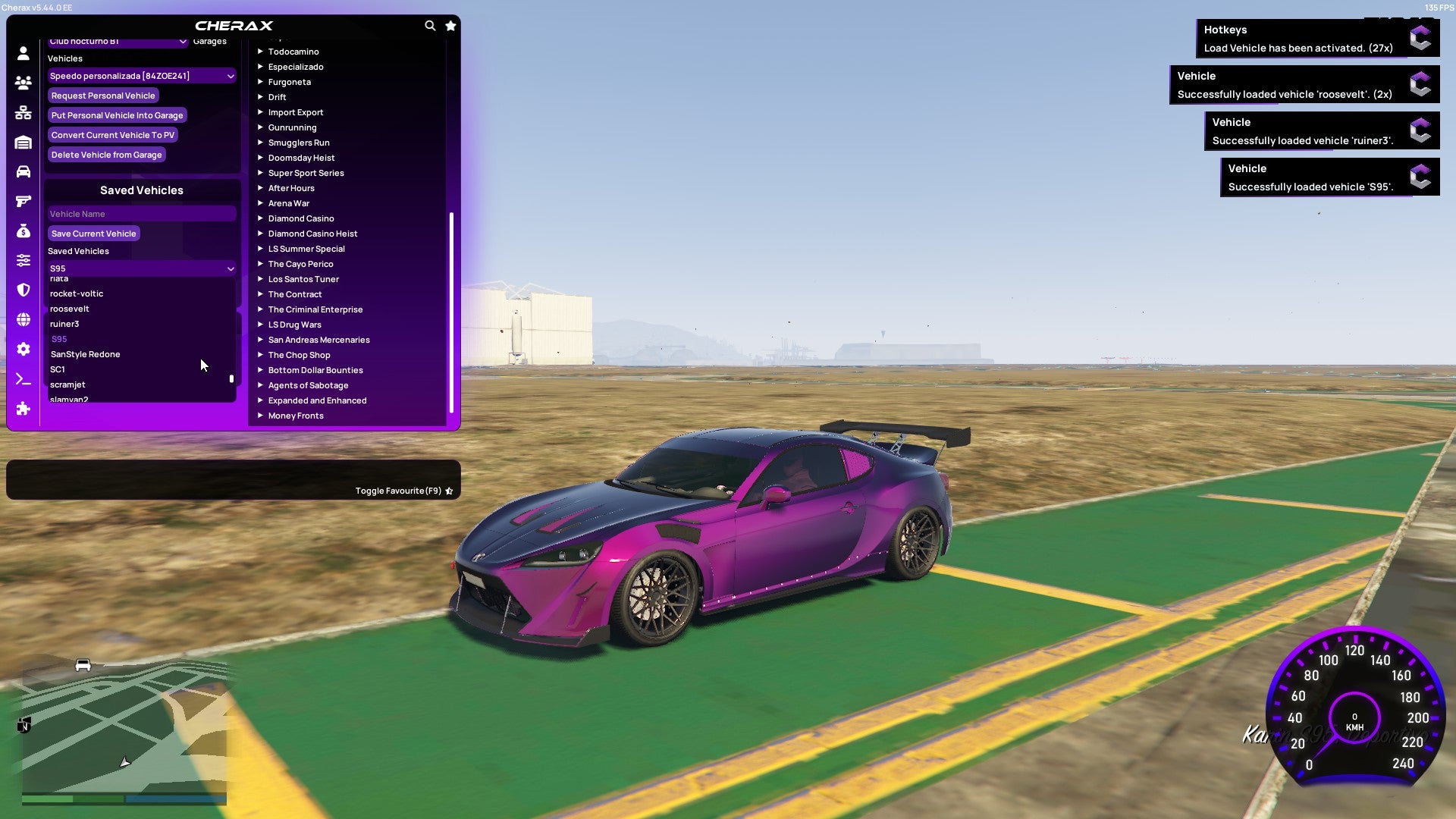Screen dimensions: 1456x819
Task: Click the favourites star in the header
Action: coord(450,25)
